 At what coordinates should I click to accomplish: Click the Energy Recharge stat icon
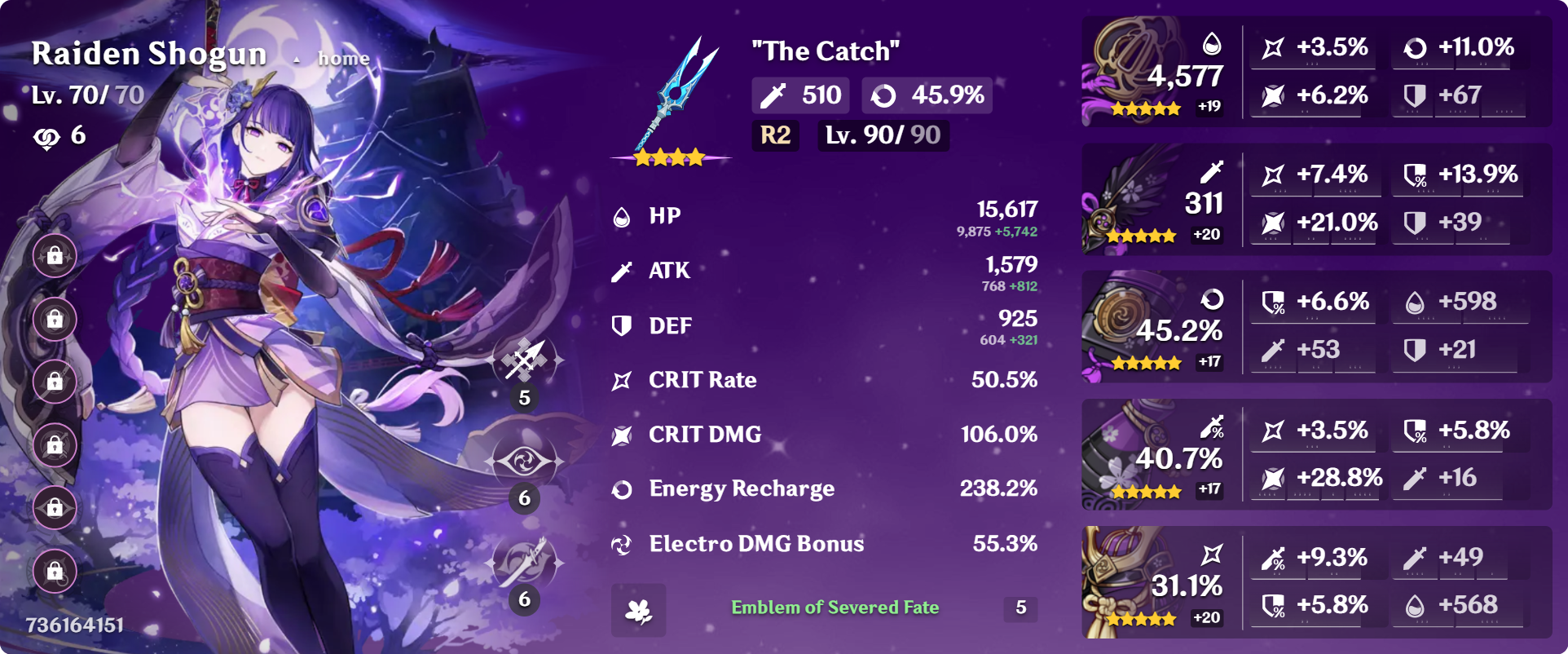[x=623, y=489]
